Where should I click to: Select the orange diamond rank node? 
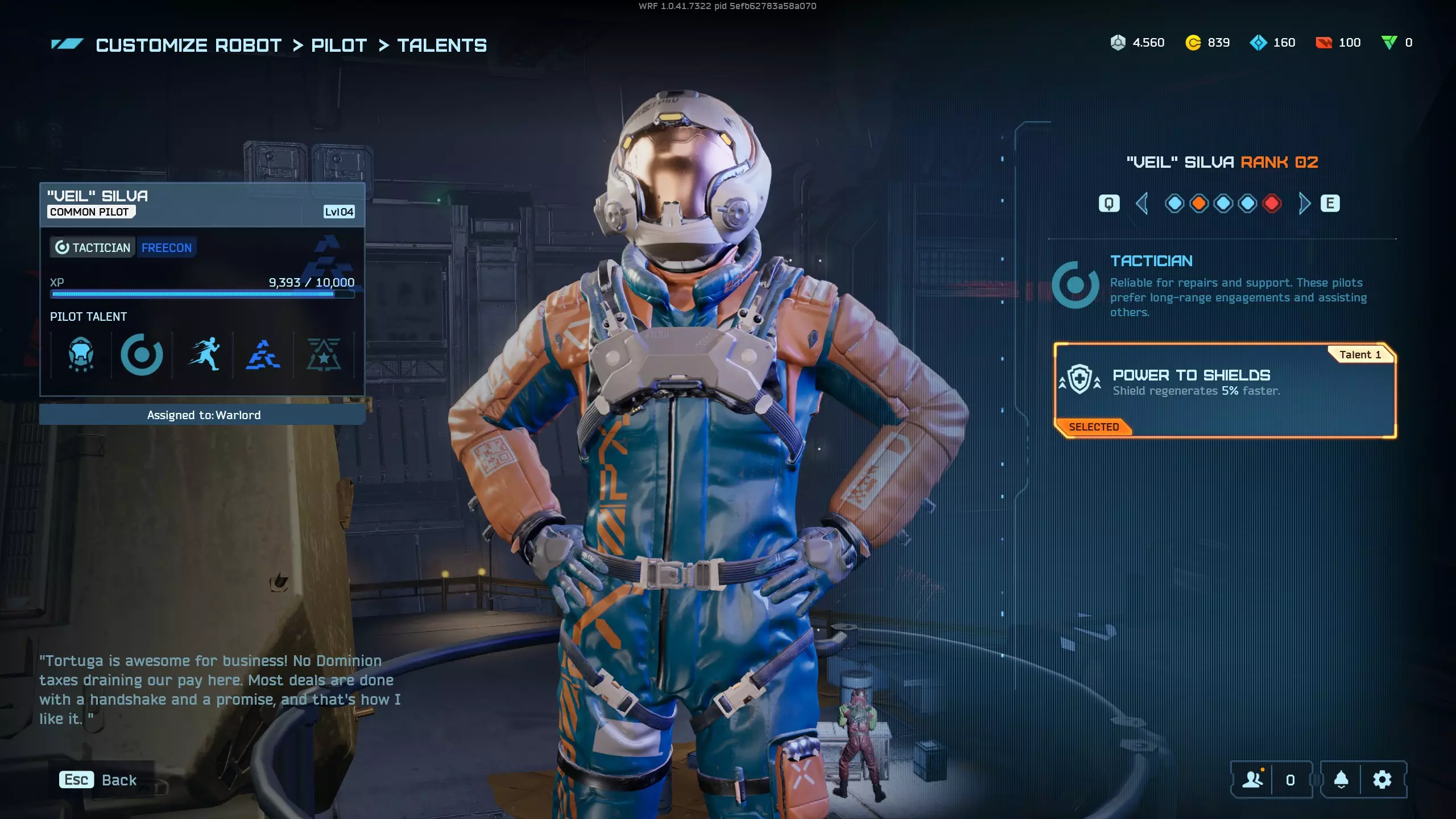pyautogui.click(x=1199, y=204)
